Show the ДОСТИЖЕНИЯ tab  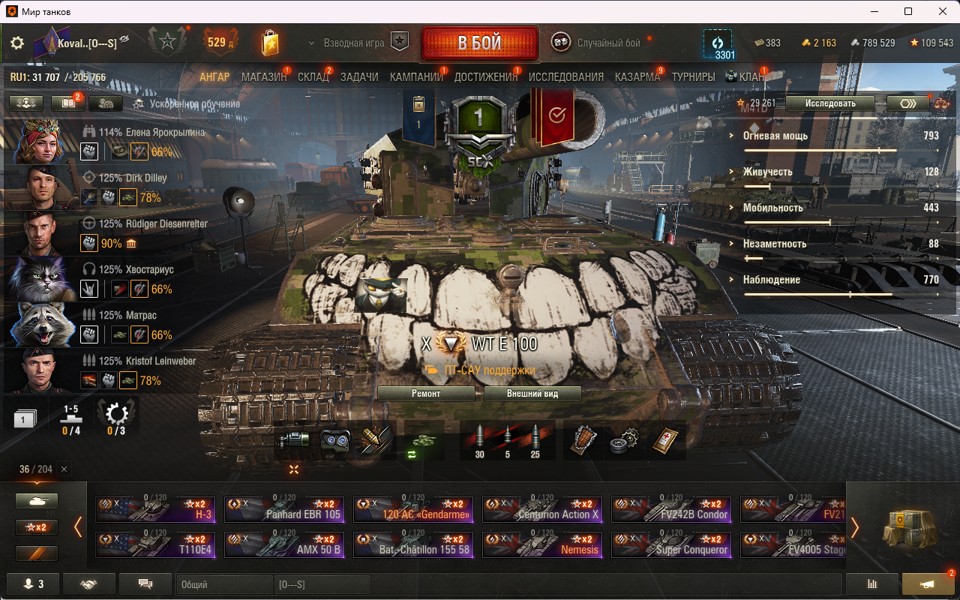(x=485, y=77)
